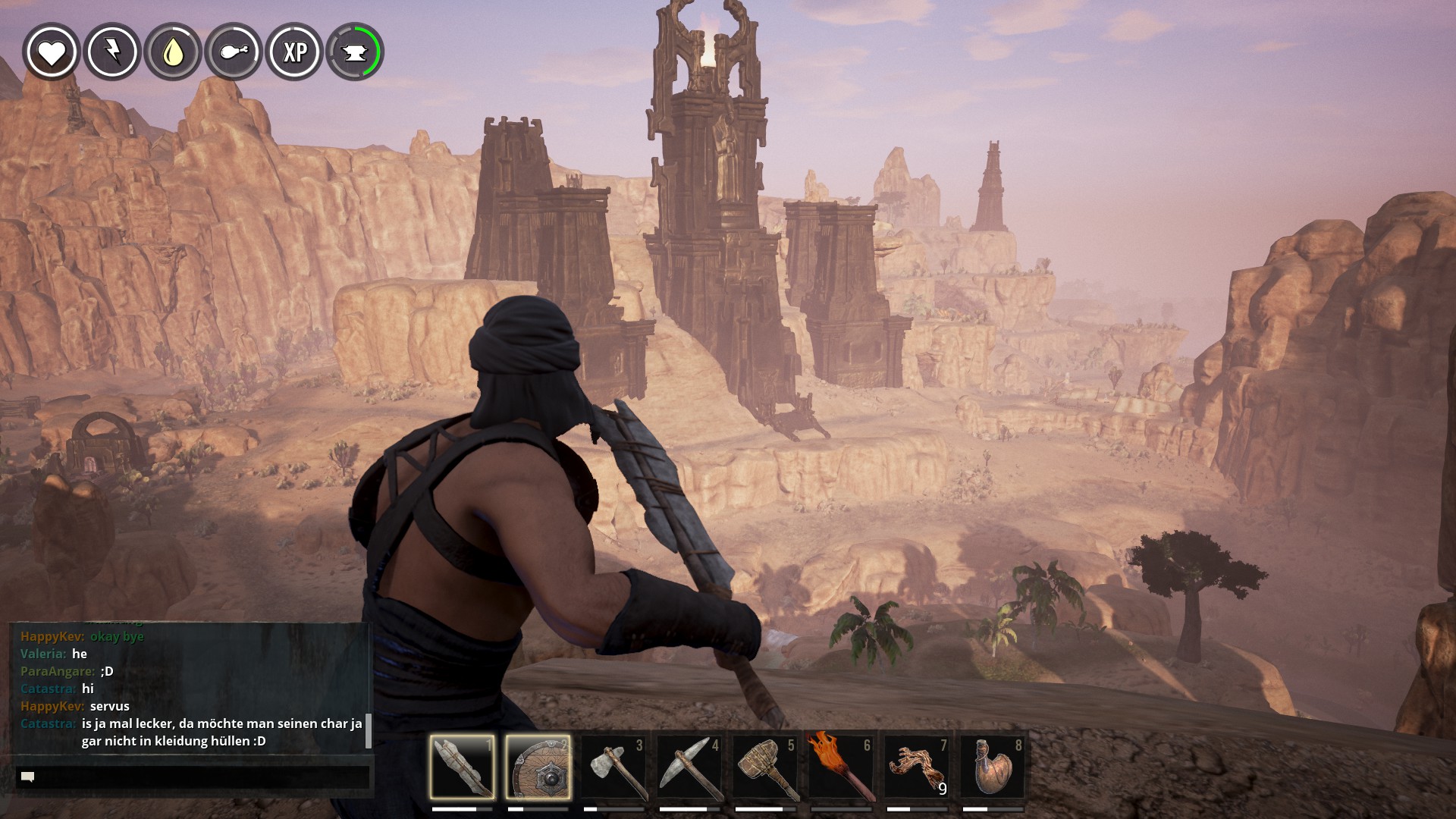Click the water drop thirst icon
Screen dimensions: 1456x819
pyautogui.click(x=173, y=52)
